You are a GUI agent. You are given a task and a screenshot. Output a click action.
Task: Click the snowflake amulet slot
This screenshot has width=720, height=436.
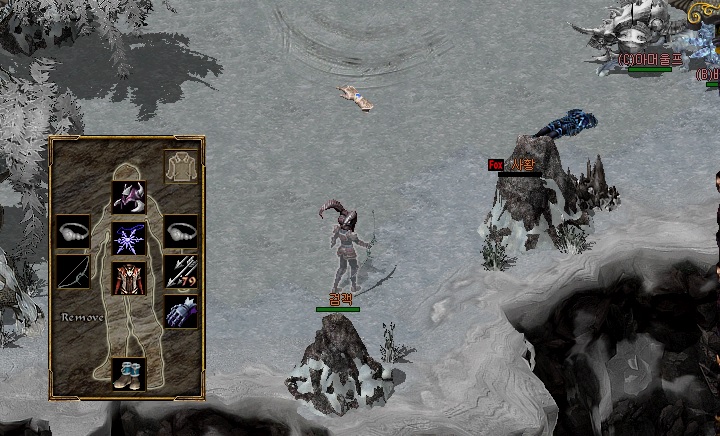[128, 238]
